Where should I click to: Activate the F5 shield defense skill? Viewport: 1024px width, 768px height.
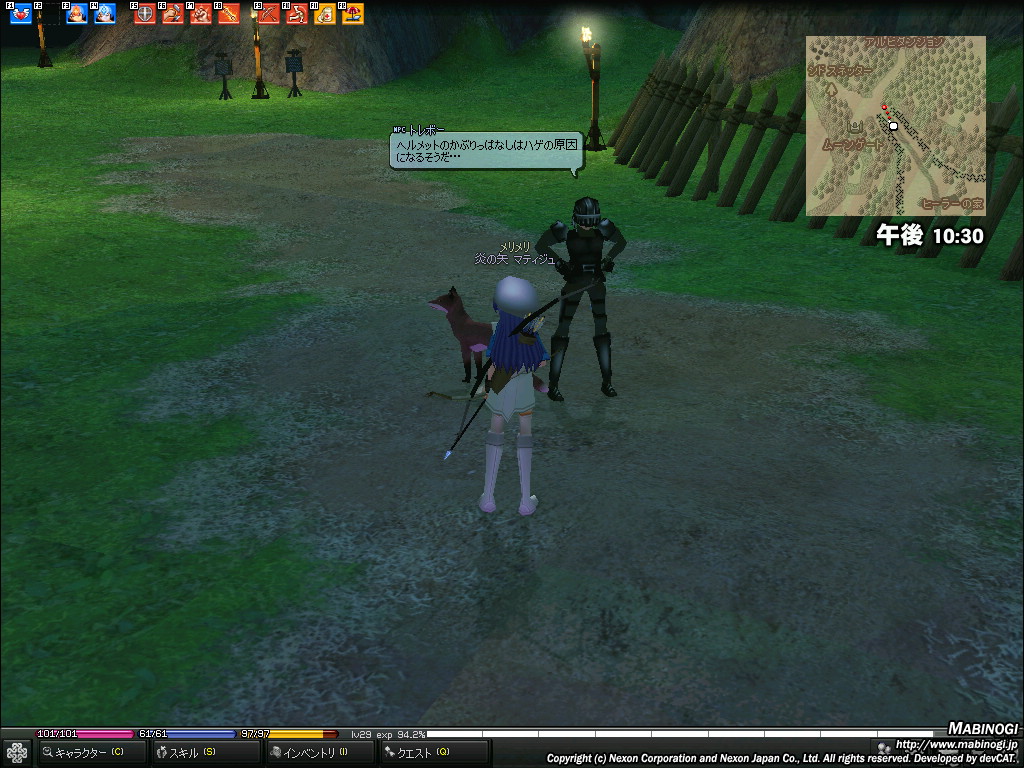click(x=144, y=14)
